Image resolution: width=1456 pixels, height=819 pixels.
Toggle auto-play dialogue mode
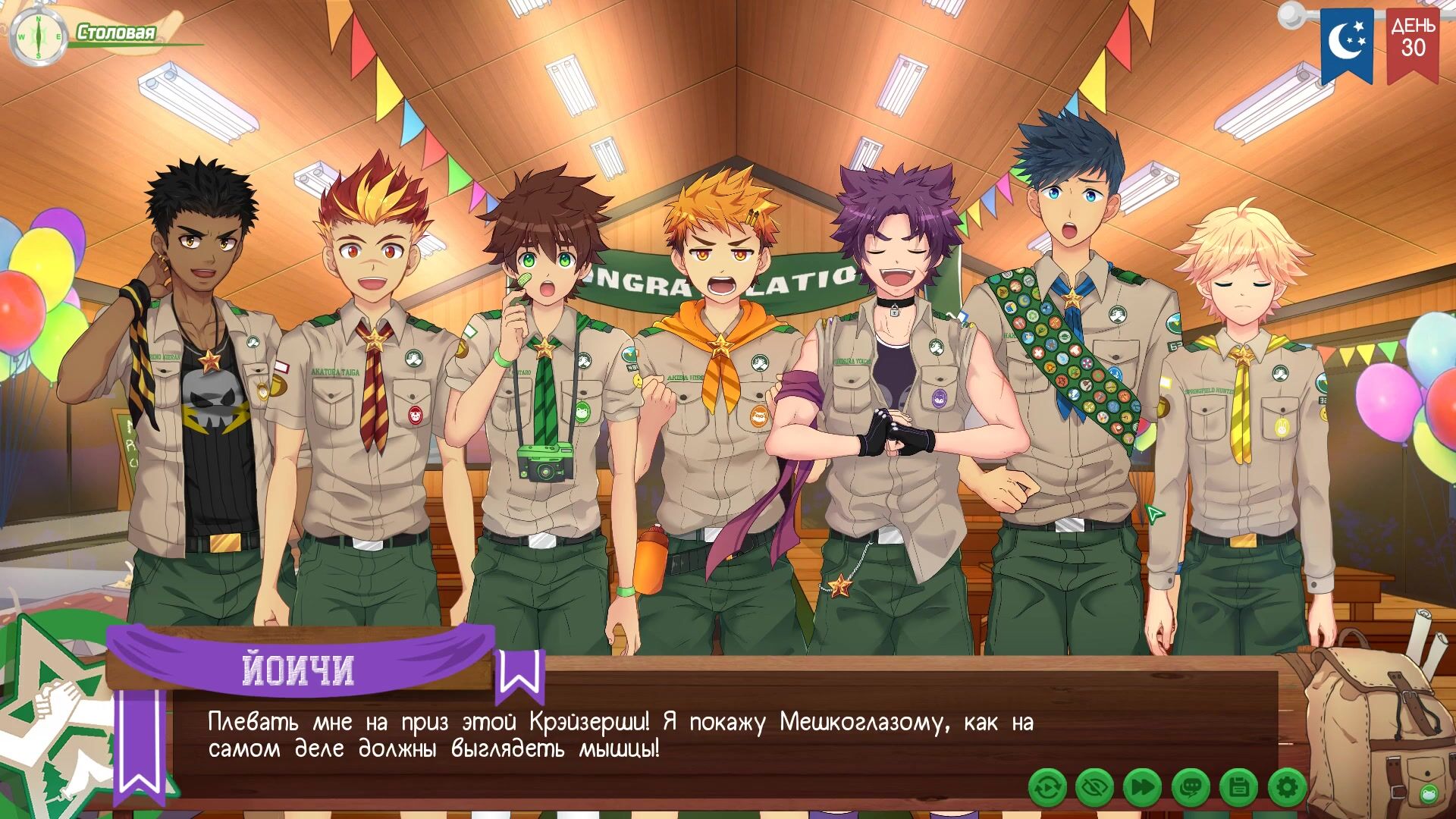click(x=1048, y=788)
